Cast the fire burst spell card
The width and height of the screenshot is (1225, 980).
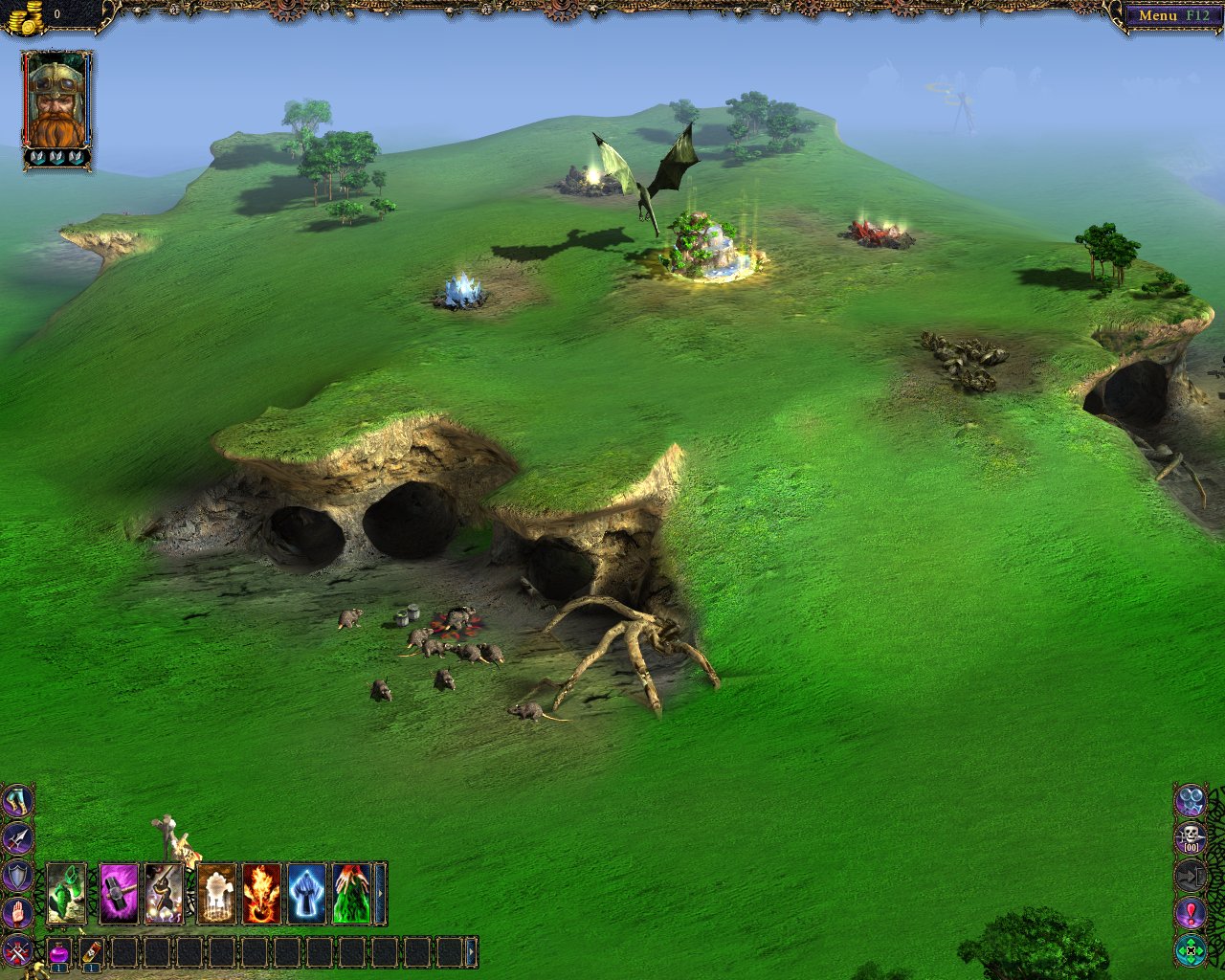[261, 894]
